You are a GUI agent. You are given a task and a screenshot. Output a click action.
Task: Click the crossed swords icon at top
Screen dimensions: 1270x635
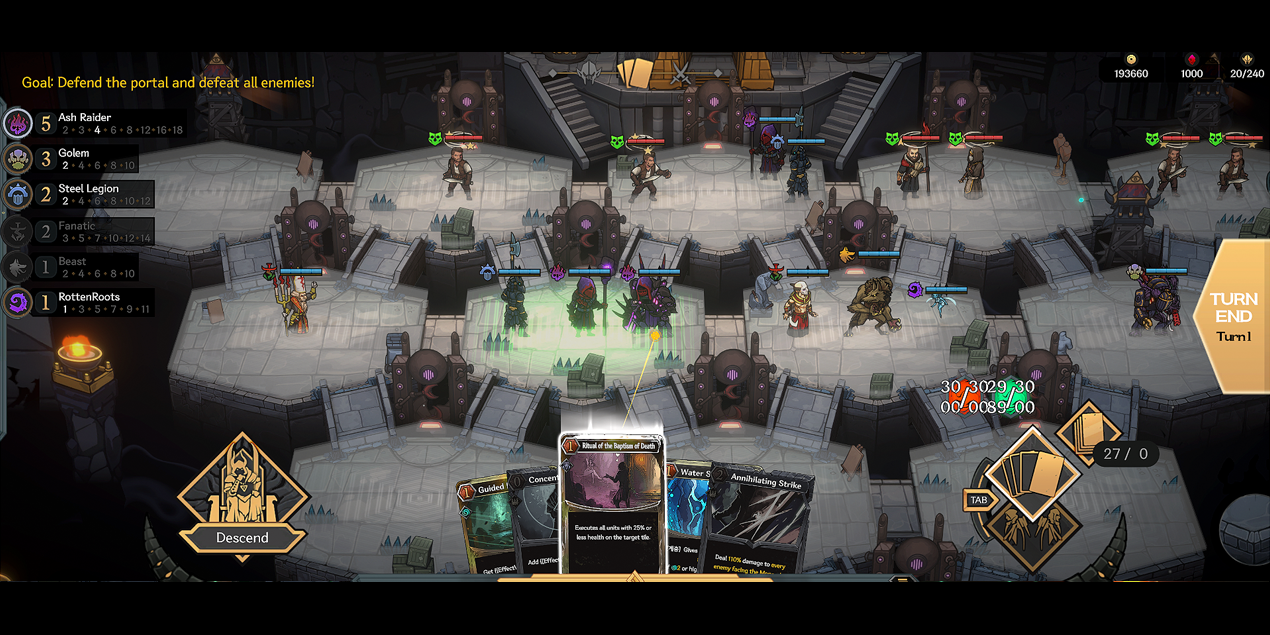pos(681,73)
